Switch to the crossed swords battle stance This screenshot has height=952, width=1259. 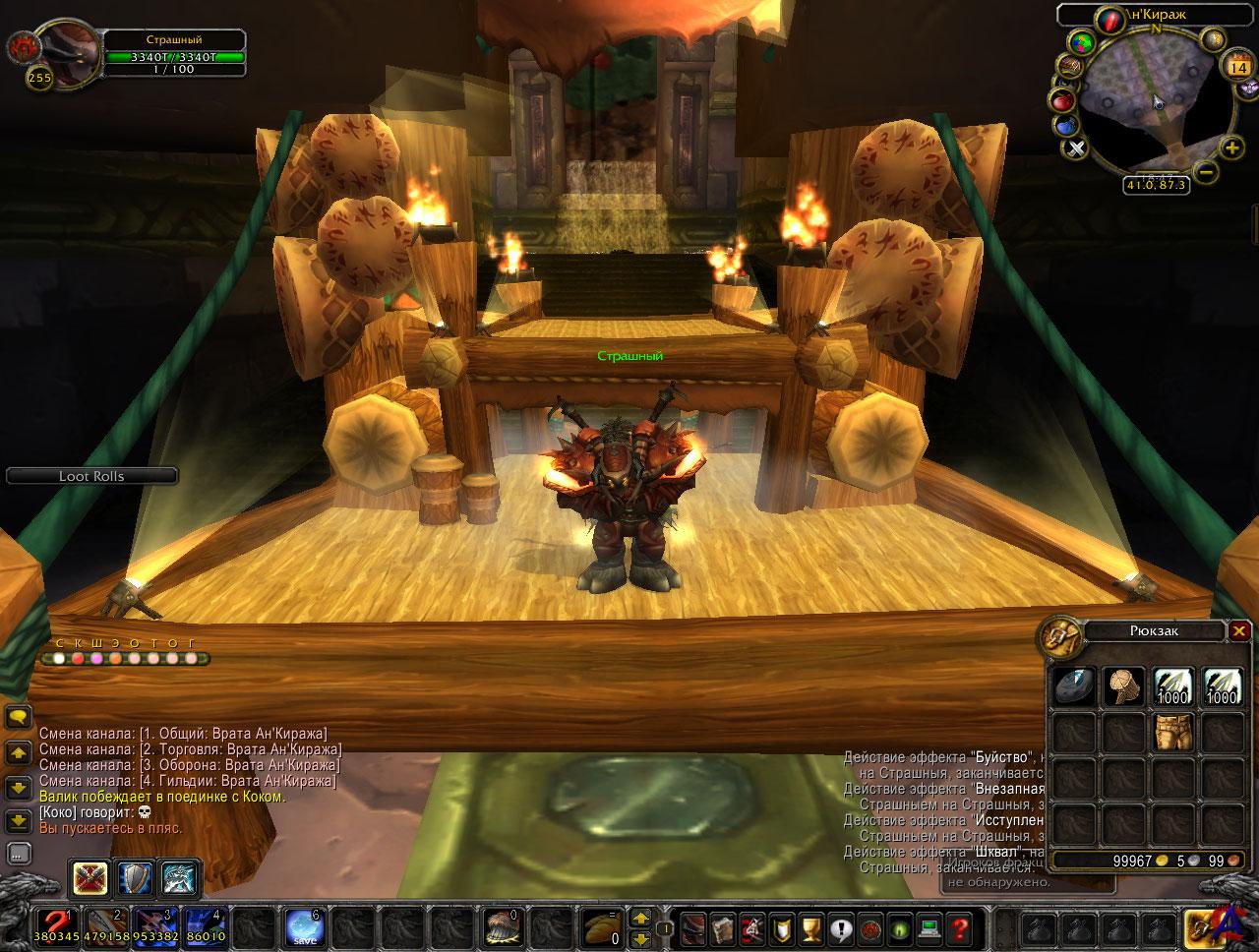click(90, 878)
